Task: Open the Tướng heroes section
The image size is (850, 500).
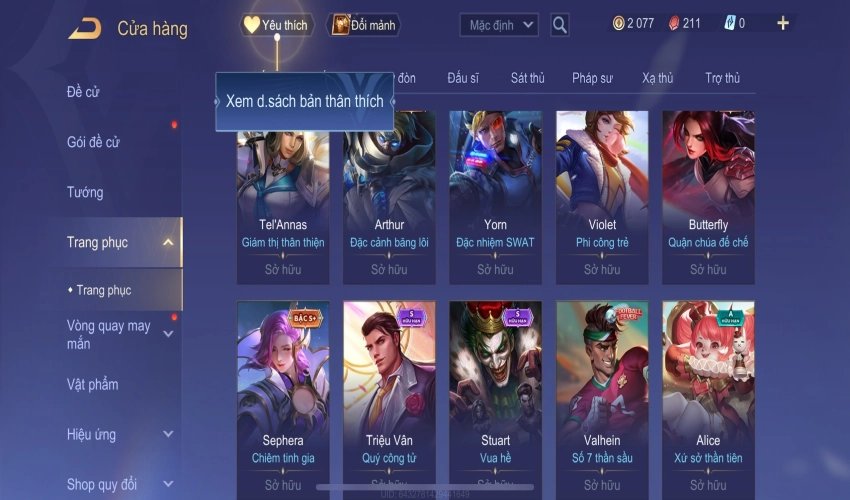Action: pos(85,192)
